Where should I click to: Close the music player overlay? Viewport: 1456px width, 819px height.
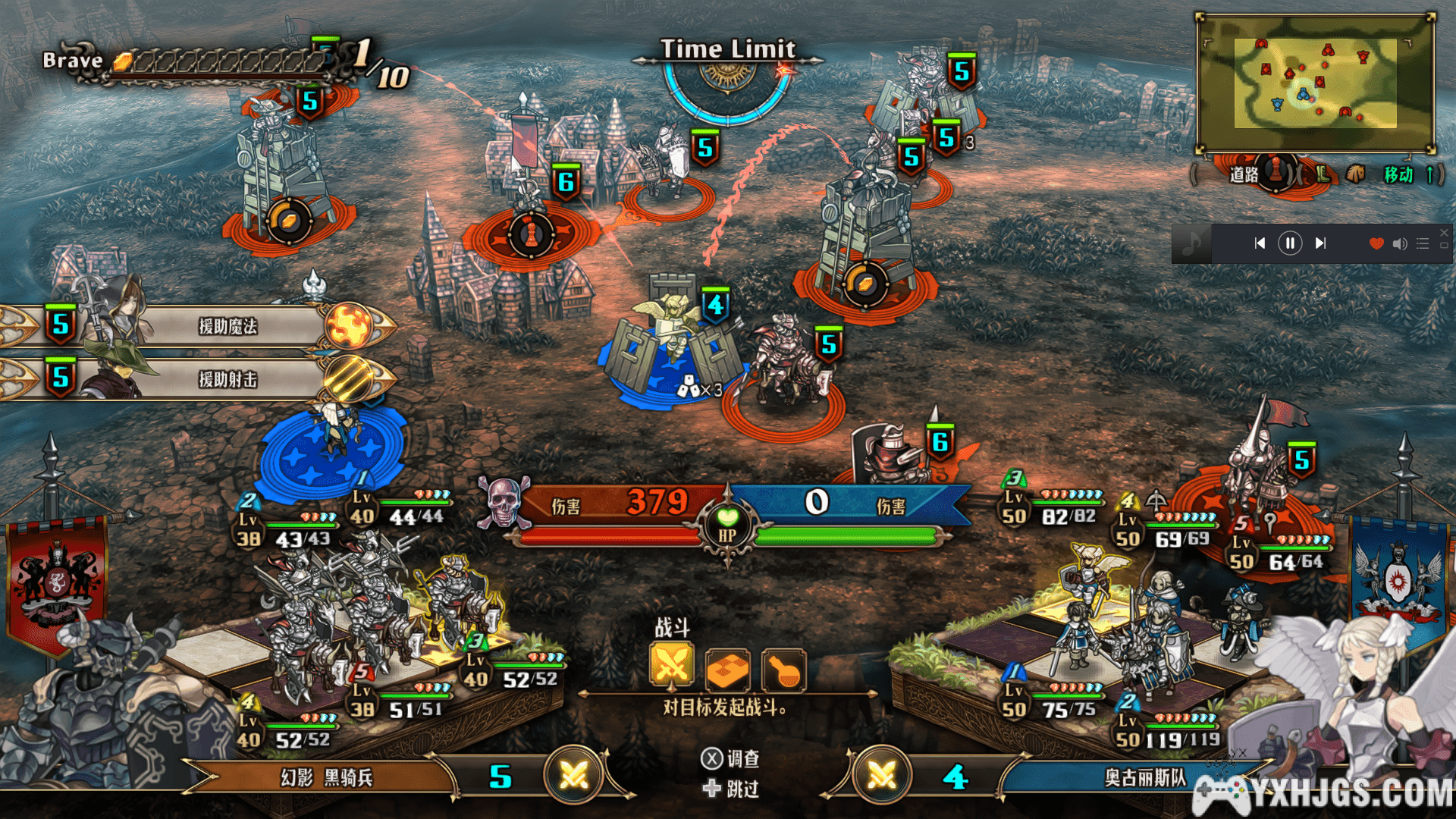click(1444, 233)
